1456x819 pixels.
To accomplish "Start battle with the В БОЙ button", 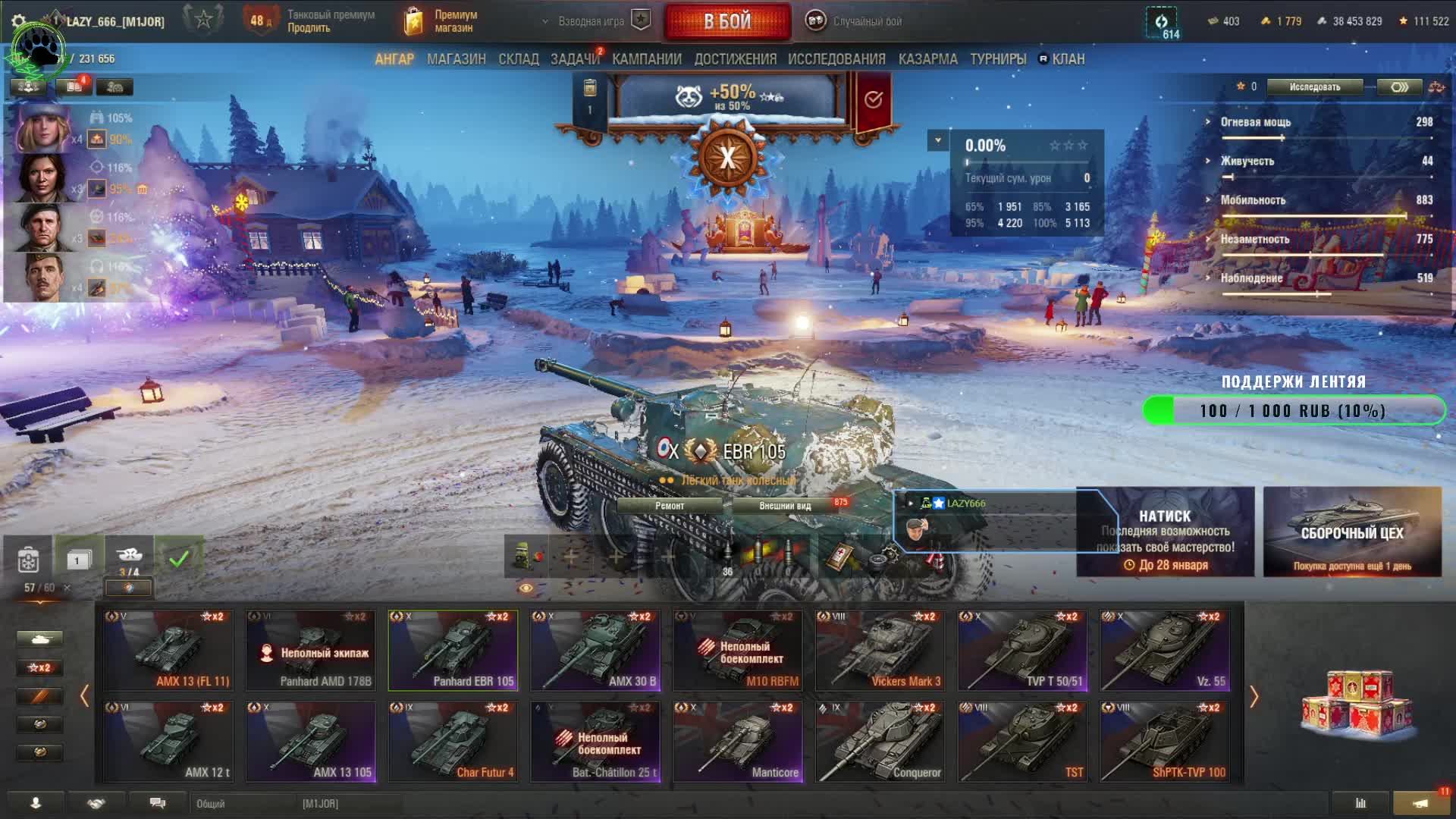I will click(x=727, y=21).
